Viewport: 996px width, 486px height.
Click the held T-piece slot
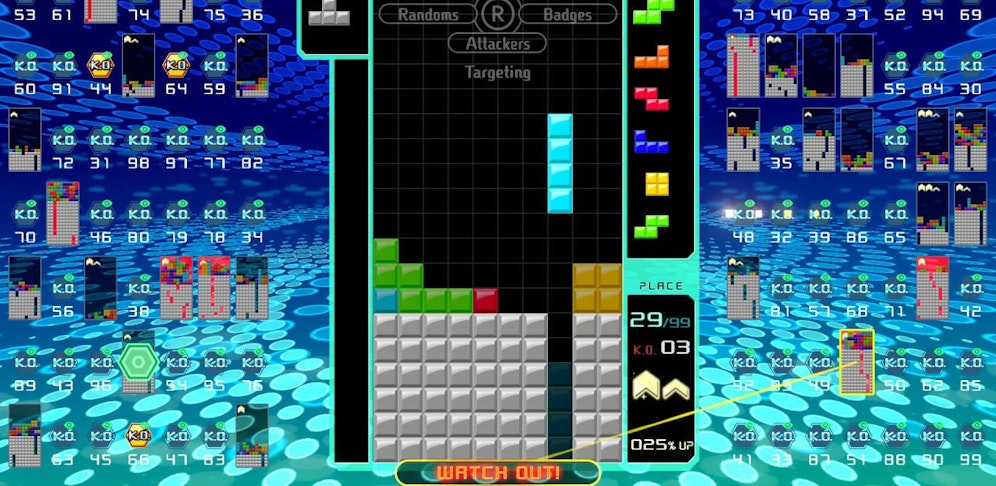(328, 14)
